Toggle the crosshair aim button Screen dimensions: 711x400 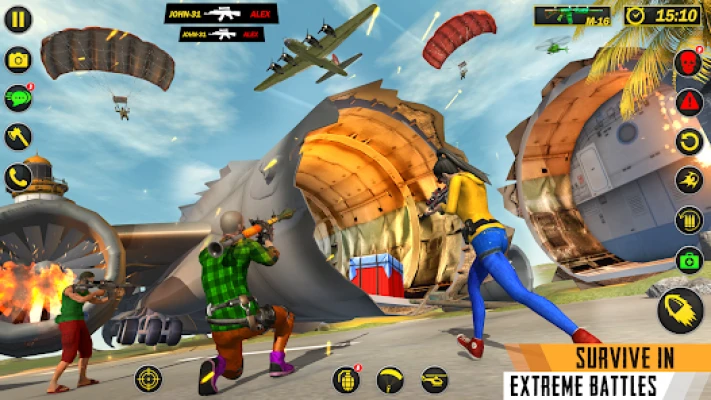pos(148,379)
